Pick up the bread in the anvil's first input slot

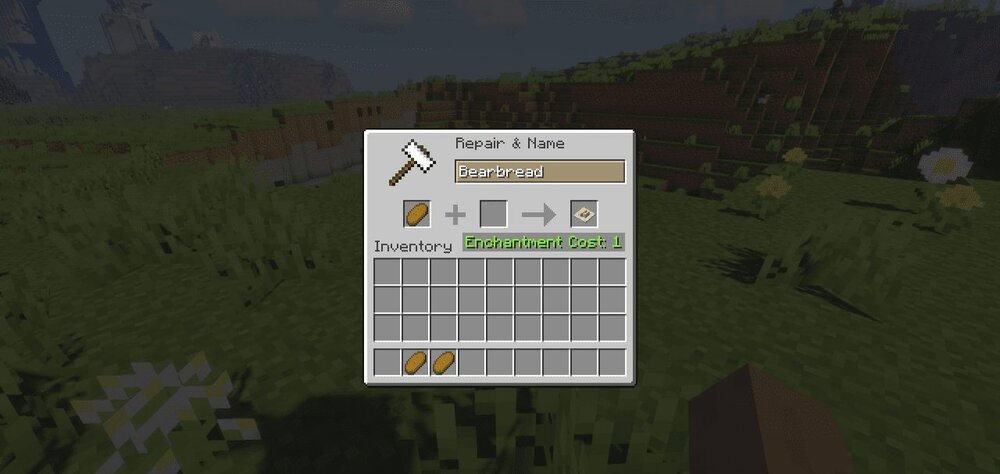point(417,214)
